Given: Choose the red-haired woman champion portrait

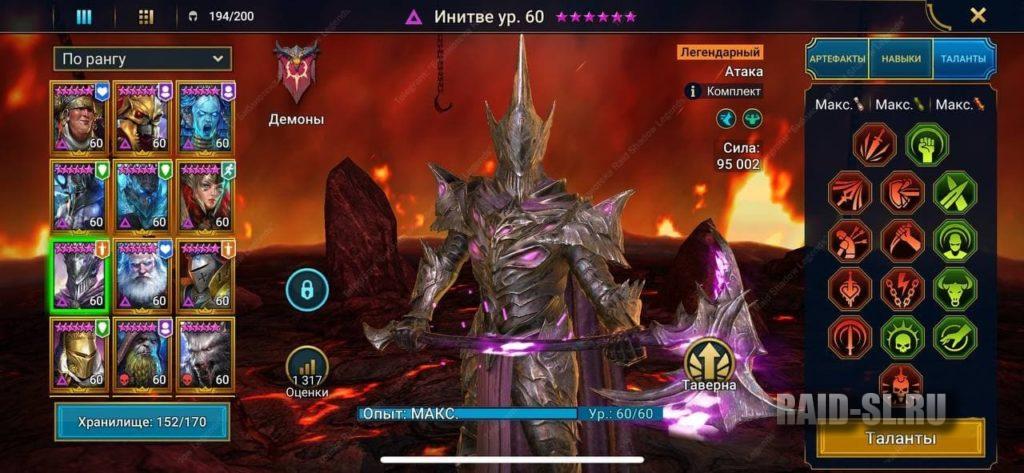Looking at the screenshot, I should pyautogui.click(x=205, y=196).
